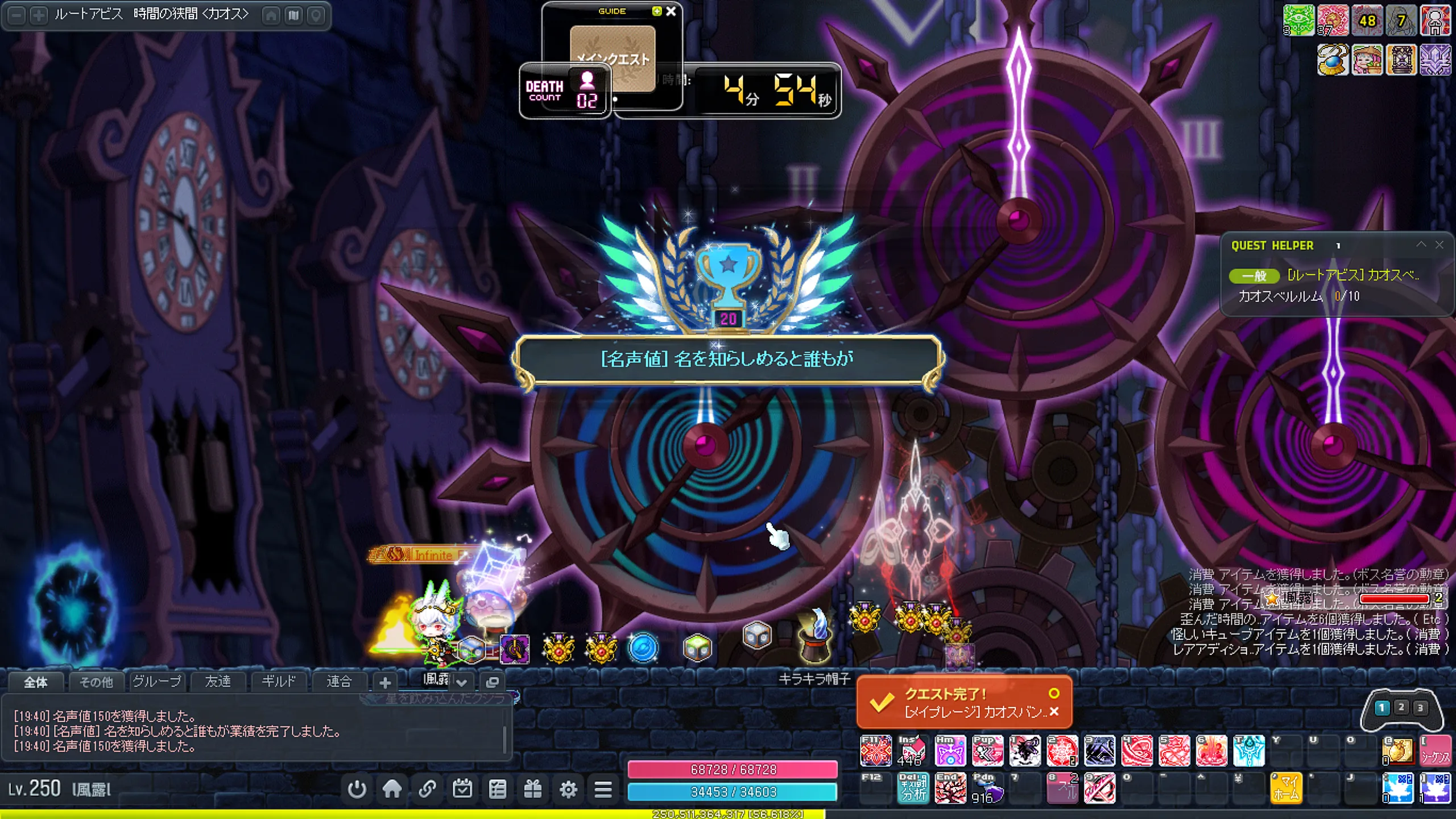Switch chat to the ギルド tab
This screenshot has width=1456, height=819.
[278, 681]
